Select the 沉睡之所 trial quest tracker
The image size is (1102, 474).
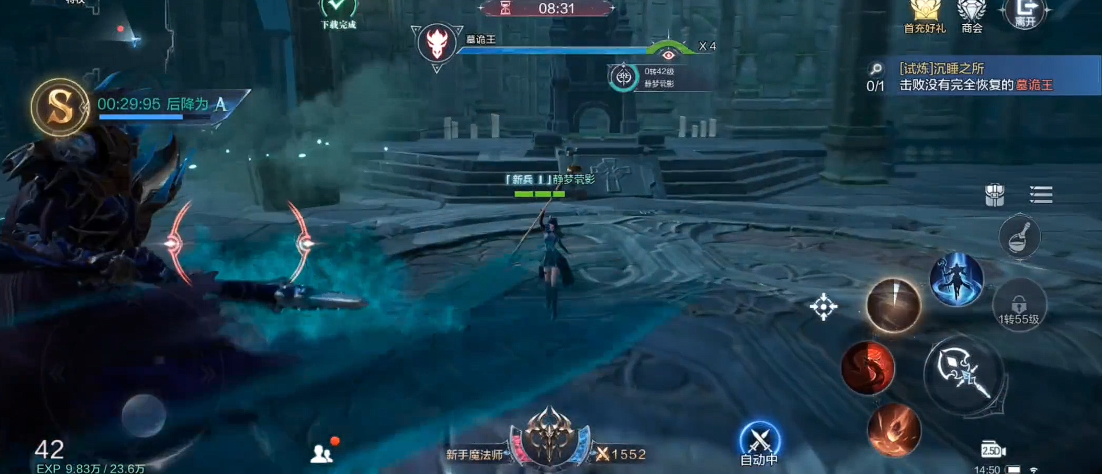975,77
